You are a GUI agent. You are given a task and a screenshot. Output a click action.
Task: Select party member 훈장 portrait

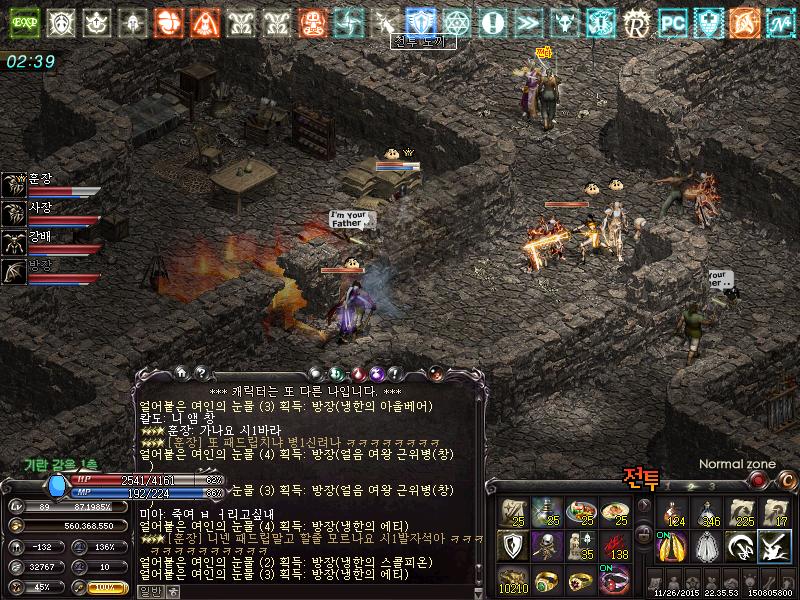15,183
